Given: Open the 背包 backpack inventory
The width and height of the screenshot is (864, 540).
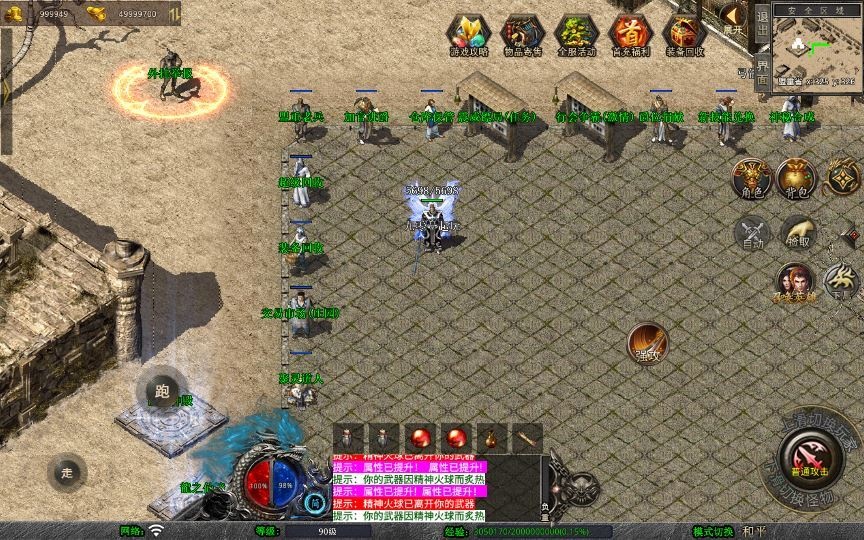Looking at the screenshot, I should [797, 178].
